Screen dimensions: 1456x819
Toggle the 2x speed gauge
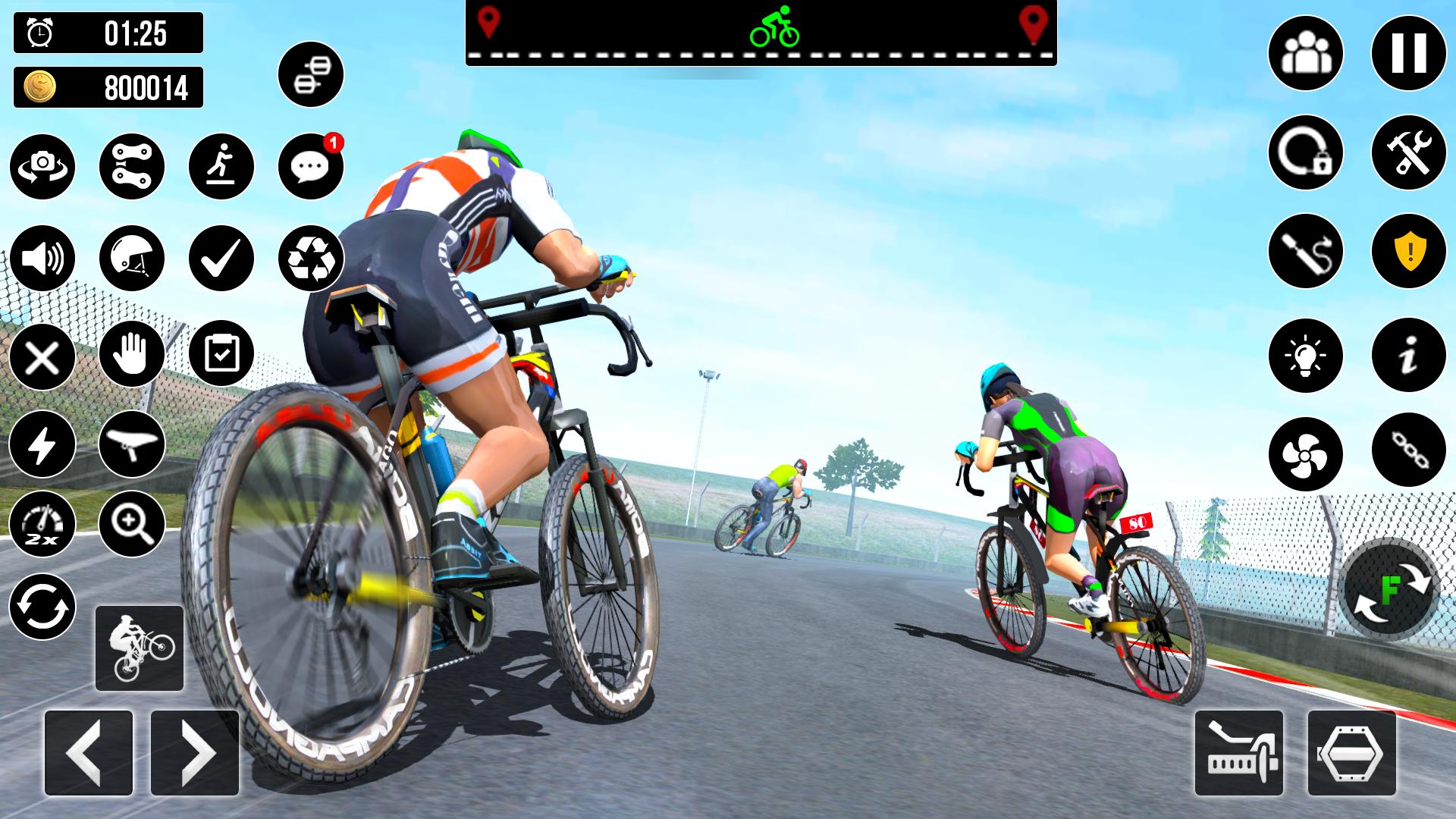pyautogui.click(x=42, y=524)
